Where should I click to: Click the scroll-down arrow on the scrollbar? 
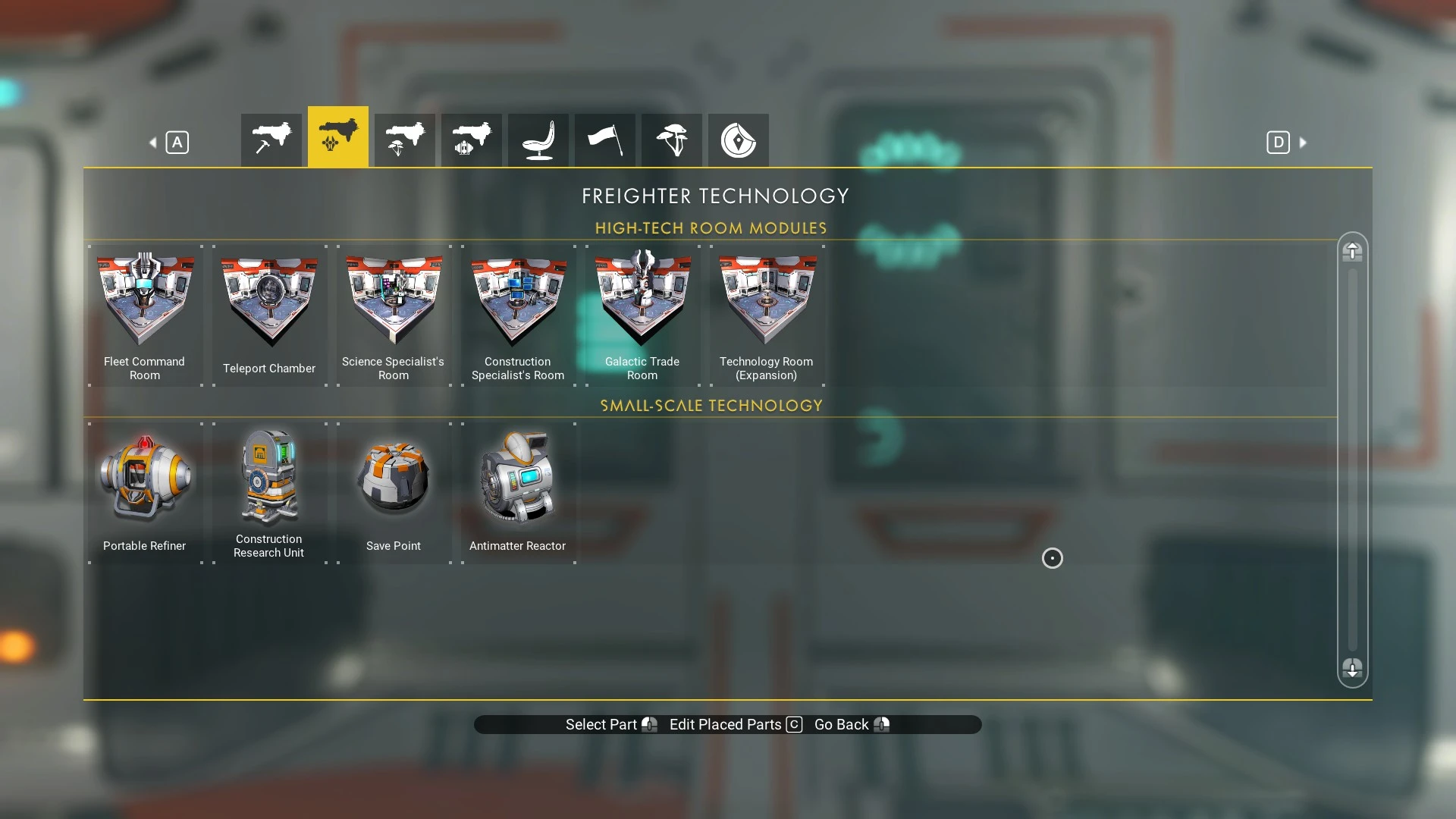tap(1352, 668)
